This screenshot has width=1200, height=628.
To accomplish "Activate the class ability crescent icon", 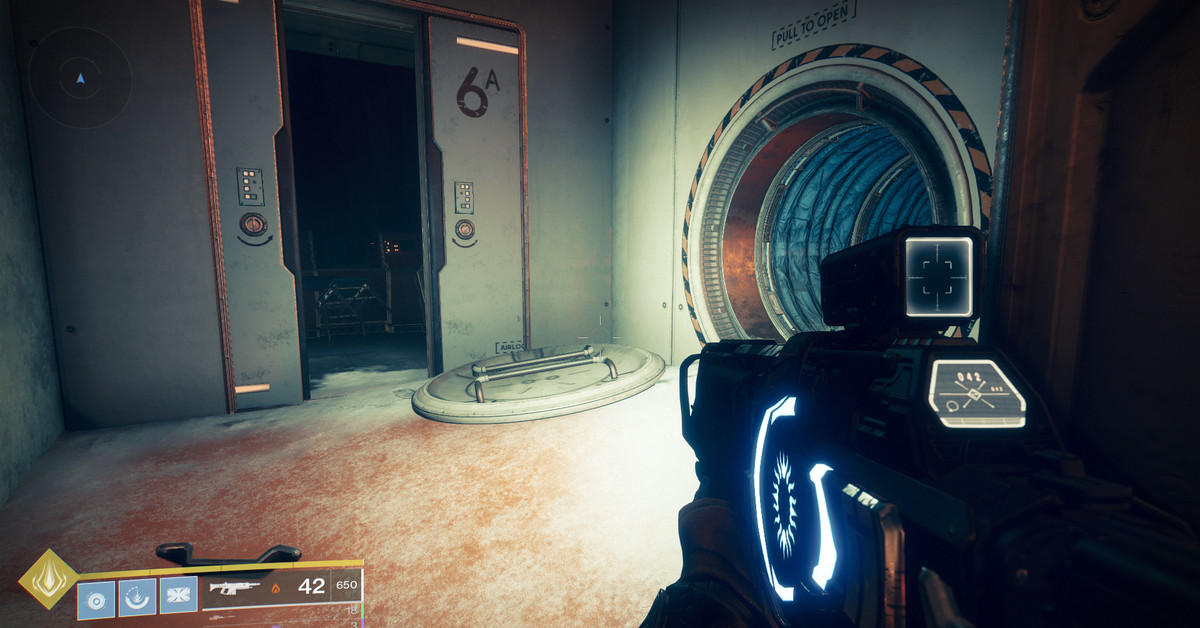I will (138, 598).
